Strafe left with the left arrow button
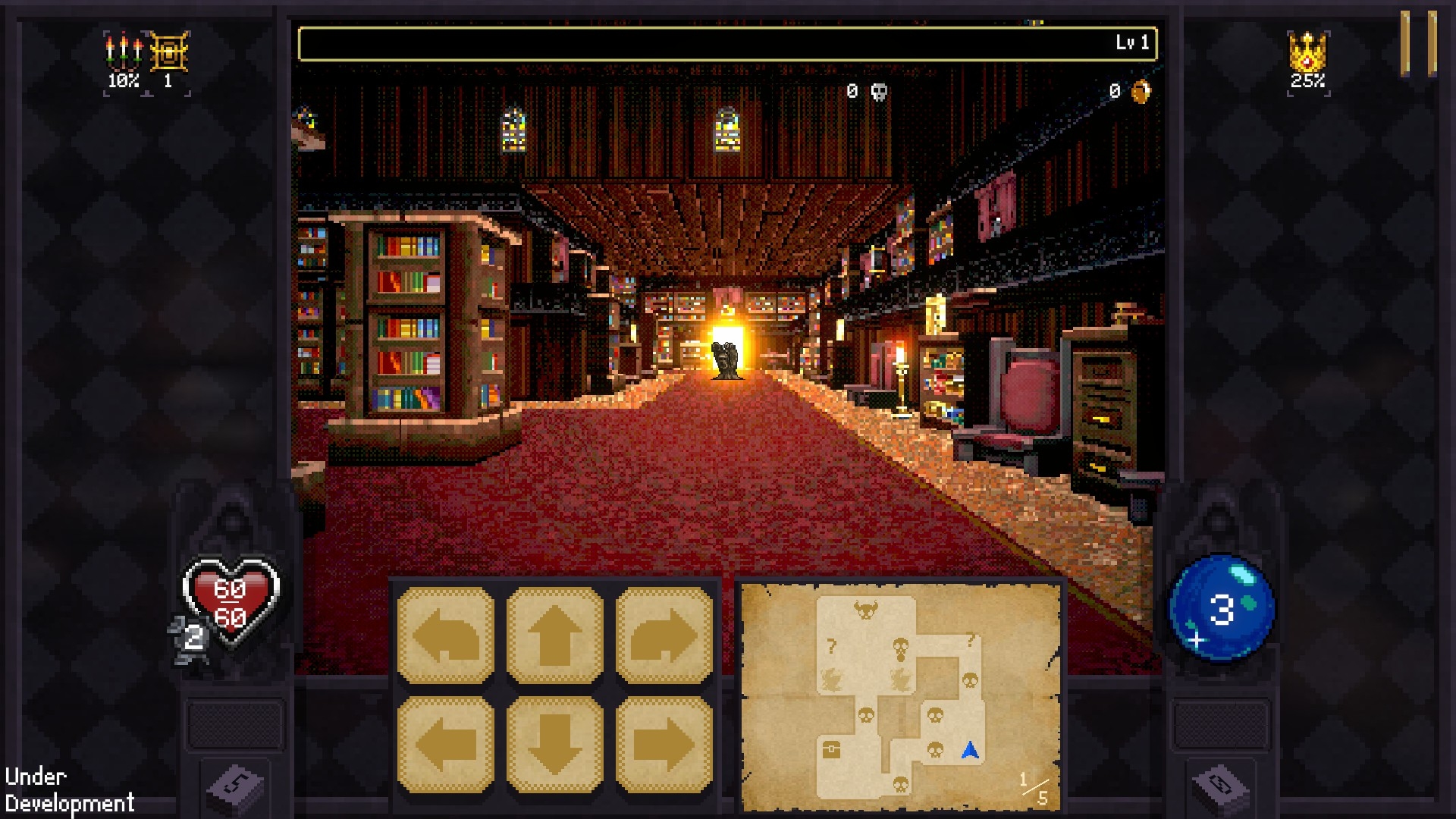Viewport: 1456px width, 819px height. point(445,745)
